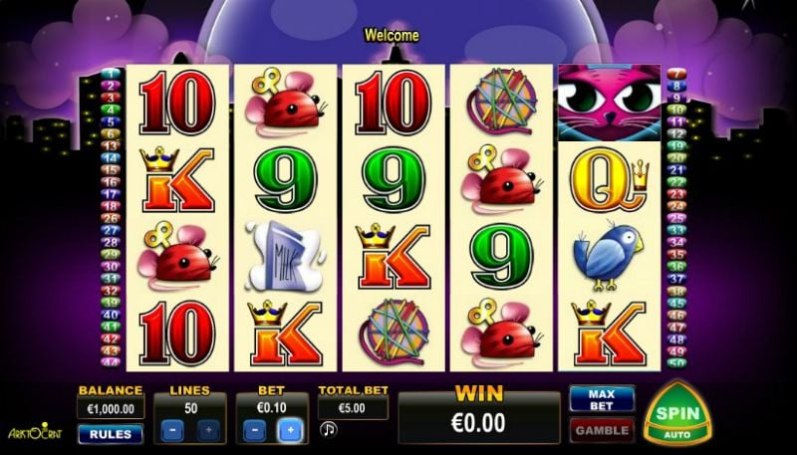
Task: Lower the bet amount
Action: (254, 431)
